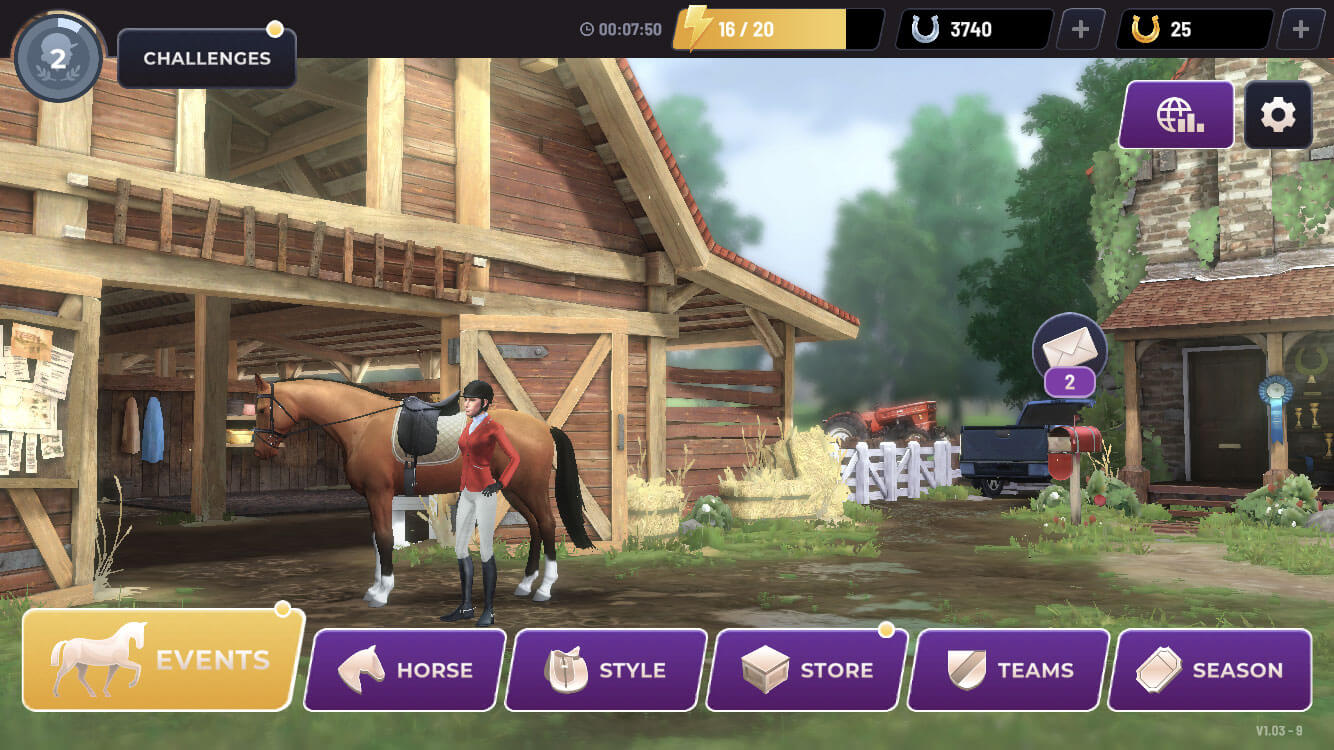1334x750 pixels.
Task: Click the level 2 player badge
Action: [x=58, y=58]
